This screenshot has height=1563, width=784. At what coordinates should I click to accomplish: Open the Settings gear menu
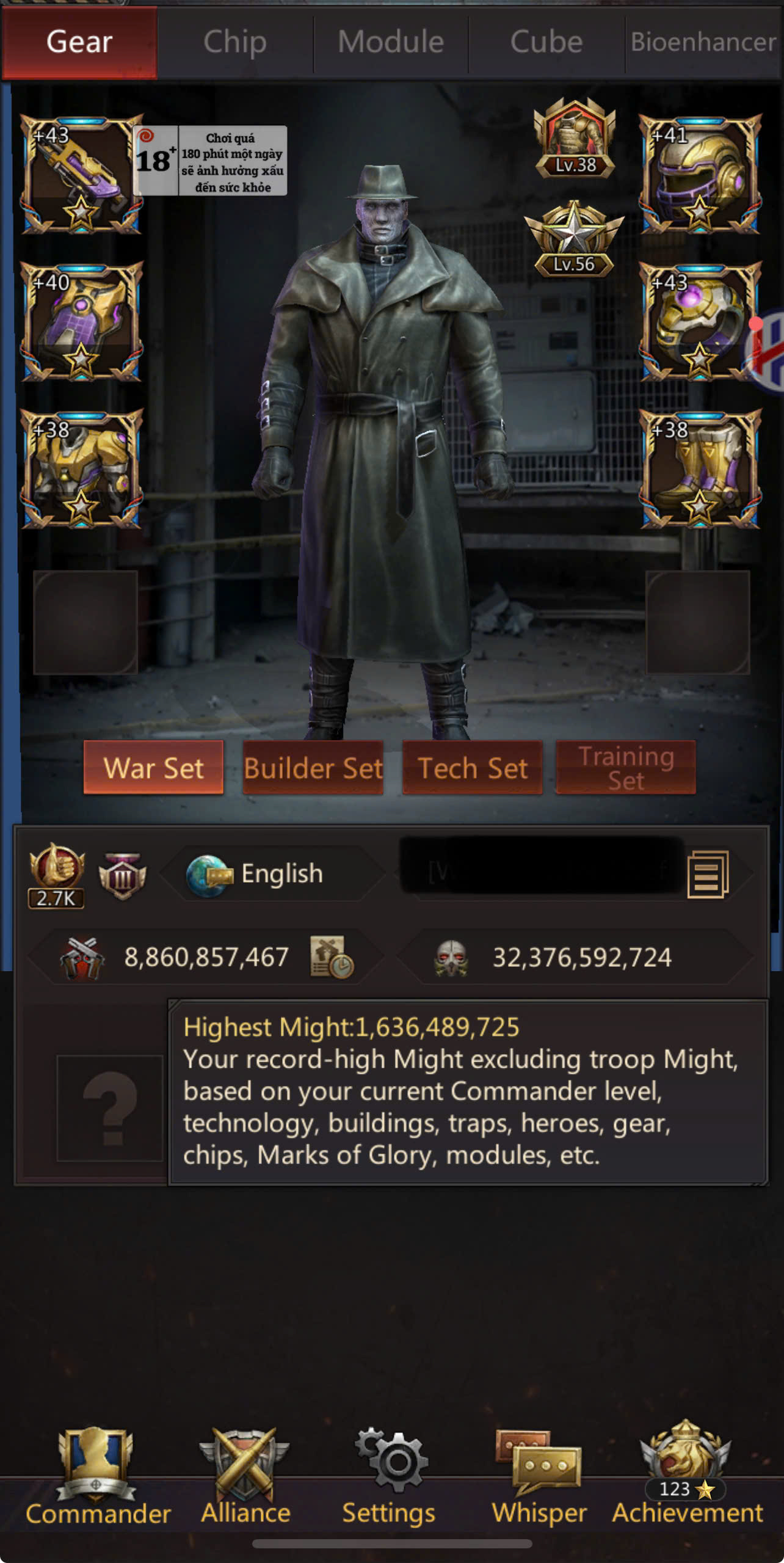pos(389,1476)
